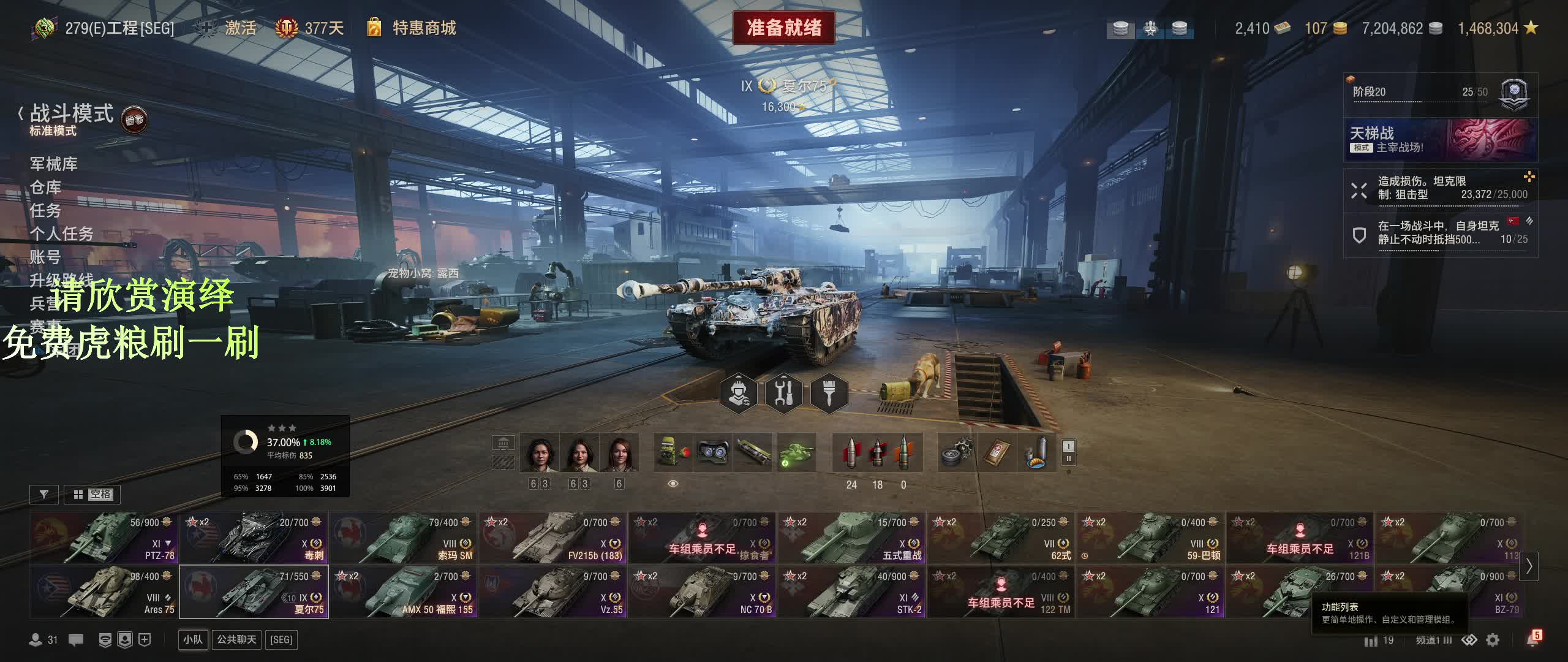Open the 任务 missions entry
The height and width of the screenshot is (662, 1568).
click(46, 210)
